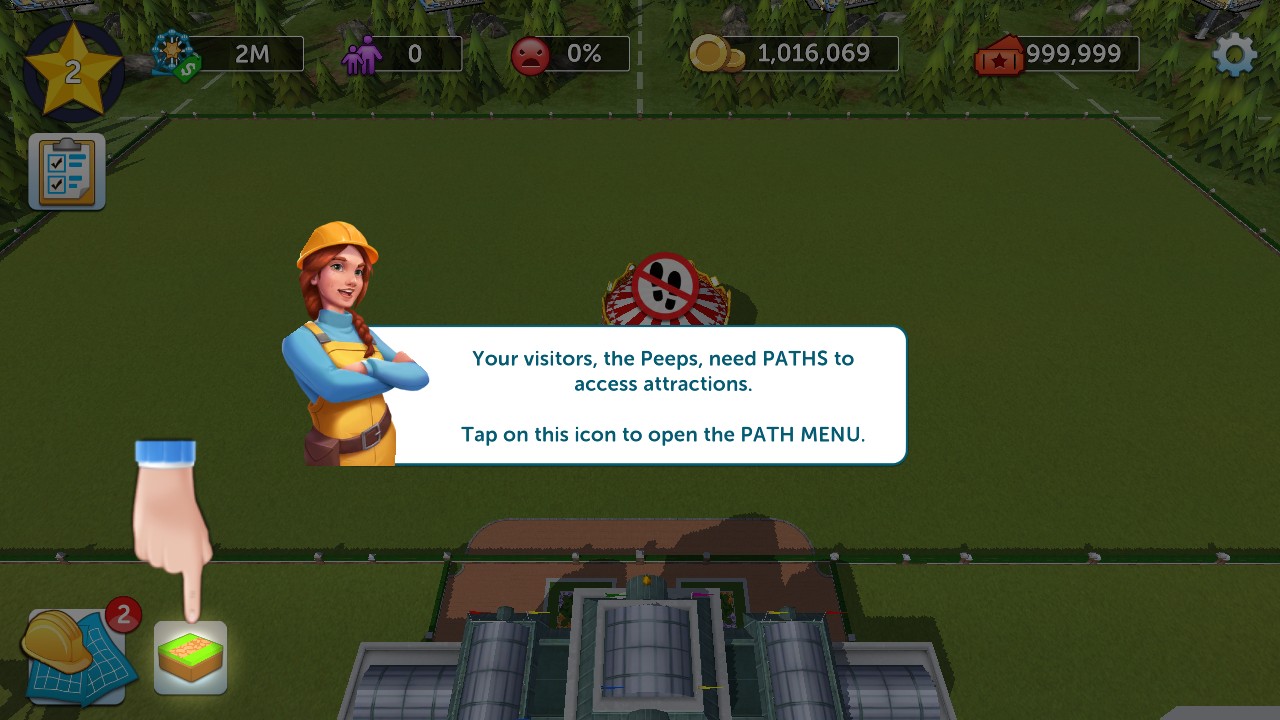Open the hard hat blueprint build menu
Image resolution: width=1280 pixels, height=720 pixels.
[76, 655]
